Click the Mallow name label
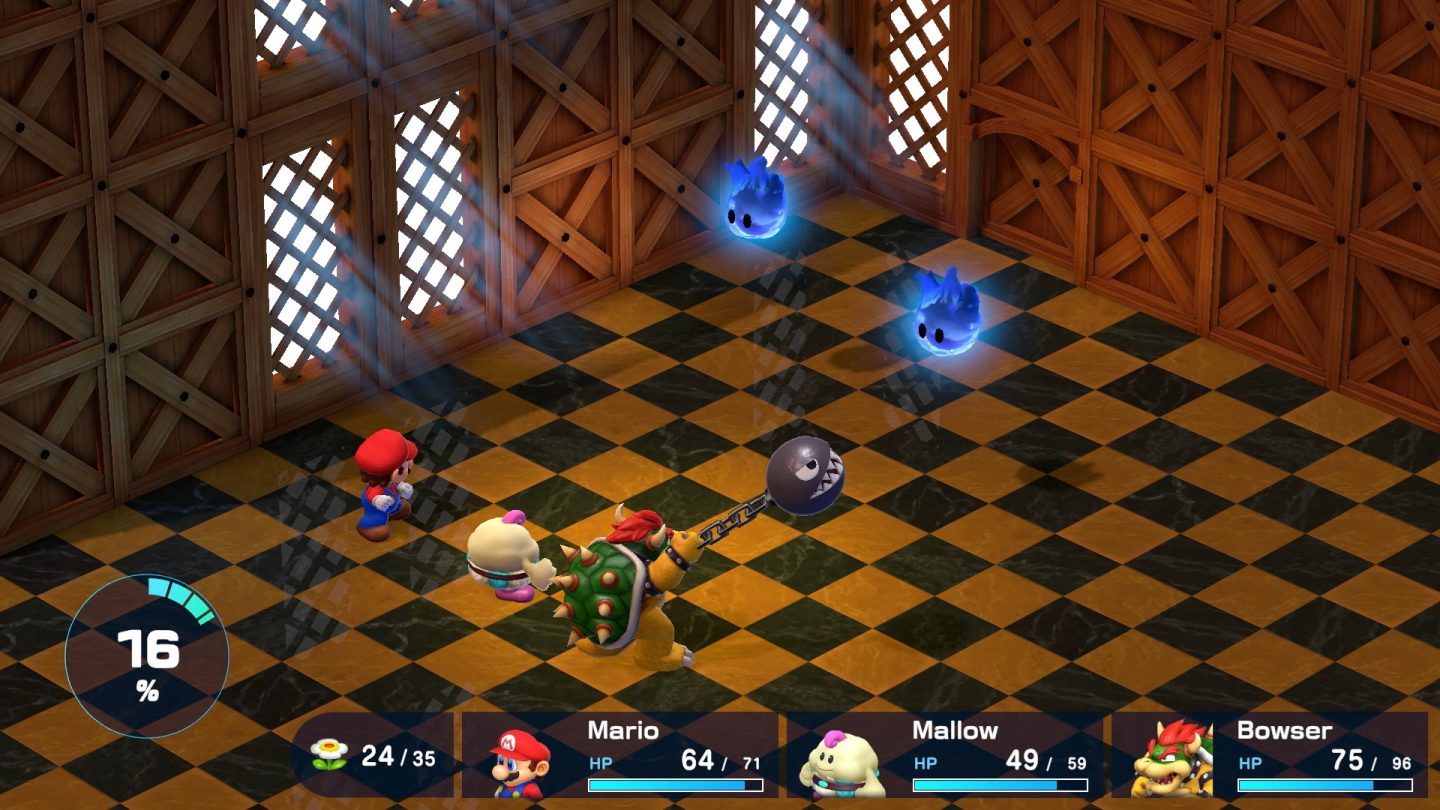The image size is (1440, 810). (x=955, y=730)
